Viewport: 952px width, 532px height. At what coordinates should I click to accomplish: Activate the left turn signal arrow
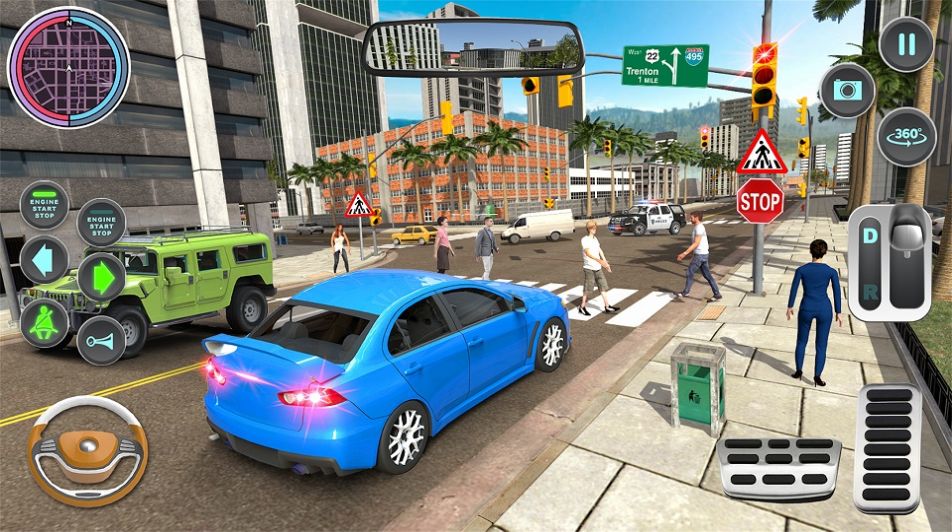[x=44, y=260]
